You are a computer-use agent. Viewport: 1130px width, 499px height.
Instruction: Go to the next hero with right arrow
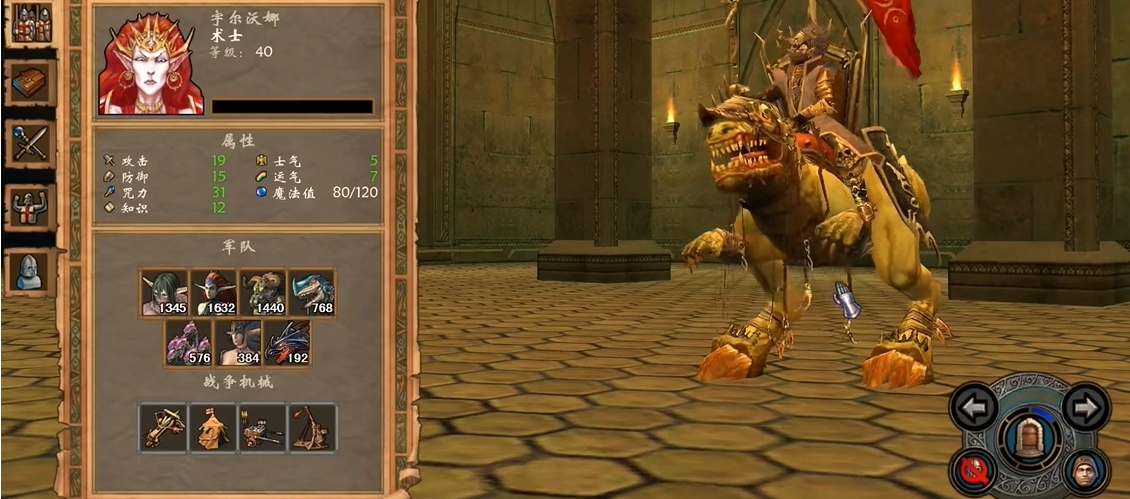1085,407
